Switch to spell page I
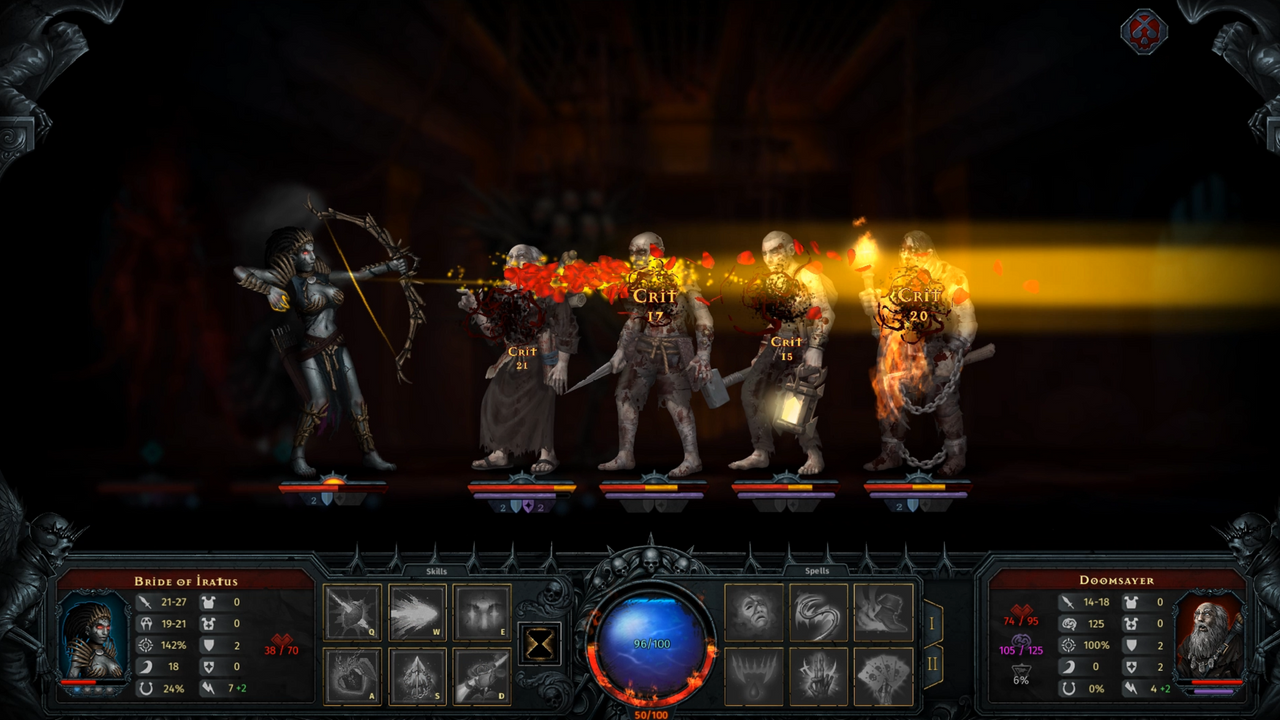This screenshot has width=1280, height=720. coord(933,623)
